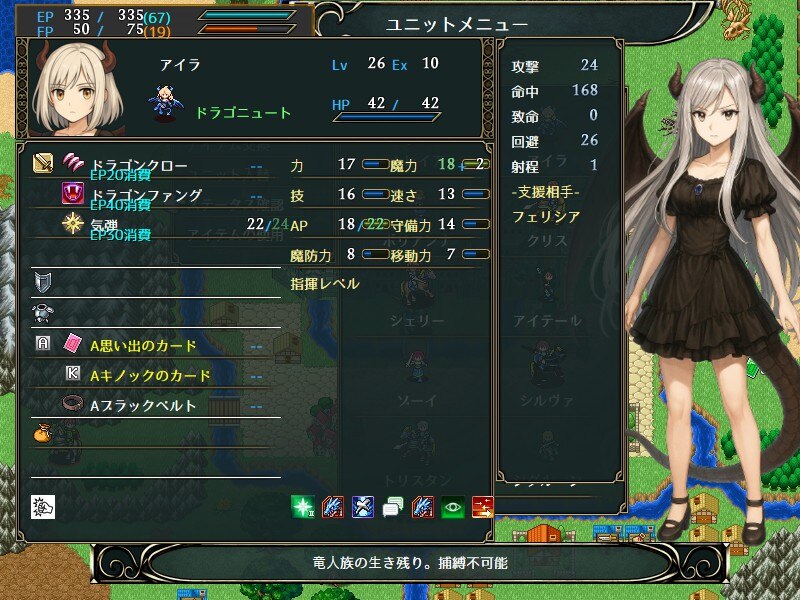Choose the ドラゴンファング attack row
Viewport: 800px width, 600px height.
tap(146, 194)
